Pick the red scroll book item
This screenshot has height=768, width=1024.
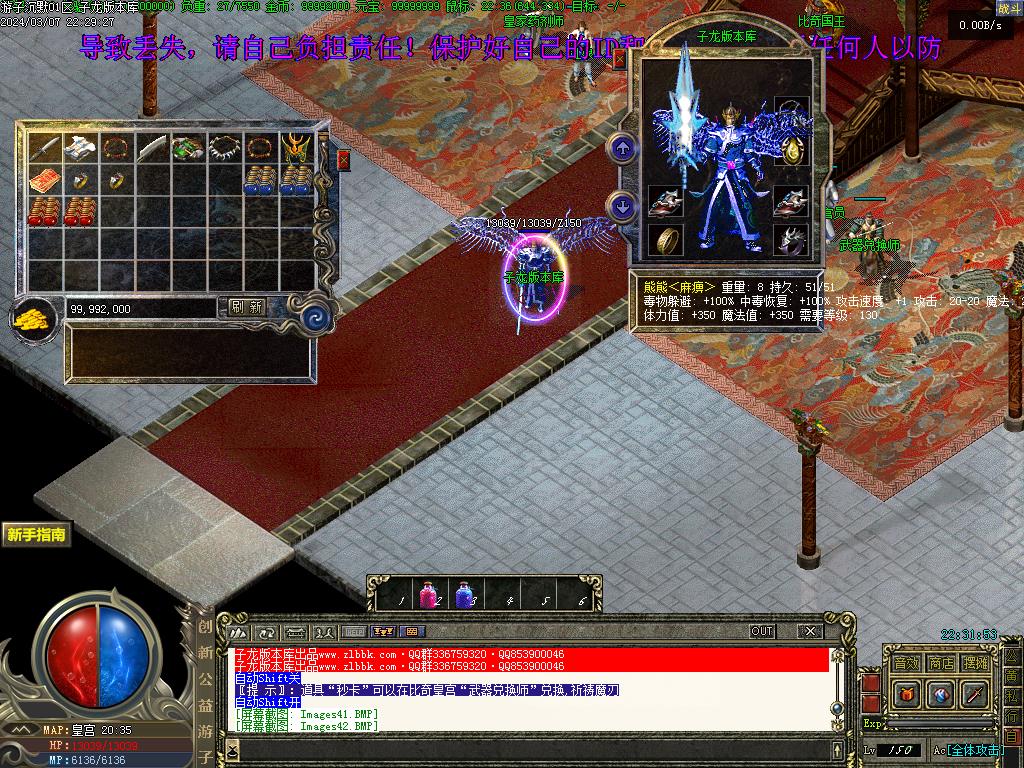[x=43, y=180]
